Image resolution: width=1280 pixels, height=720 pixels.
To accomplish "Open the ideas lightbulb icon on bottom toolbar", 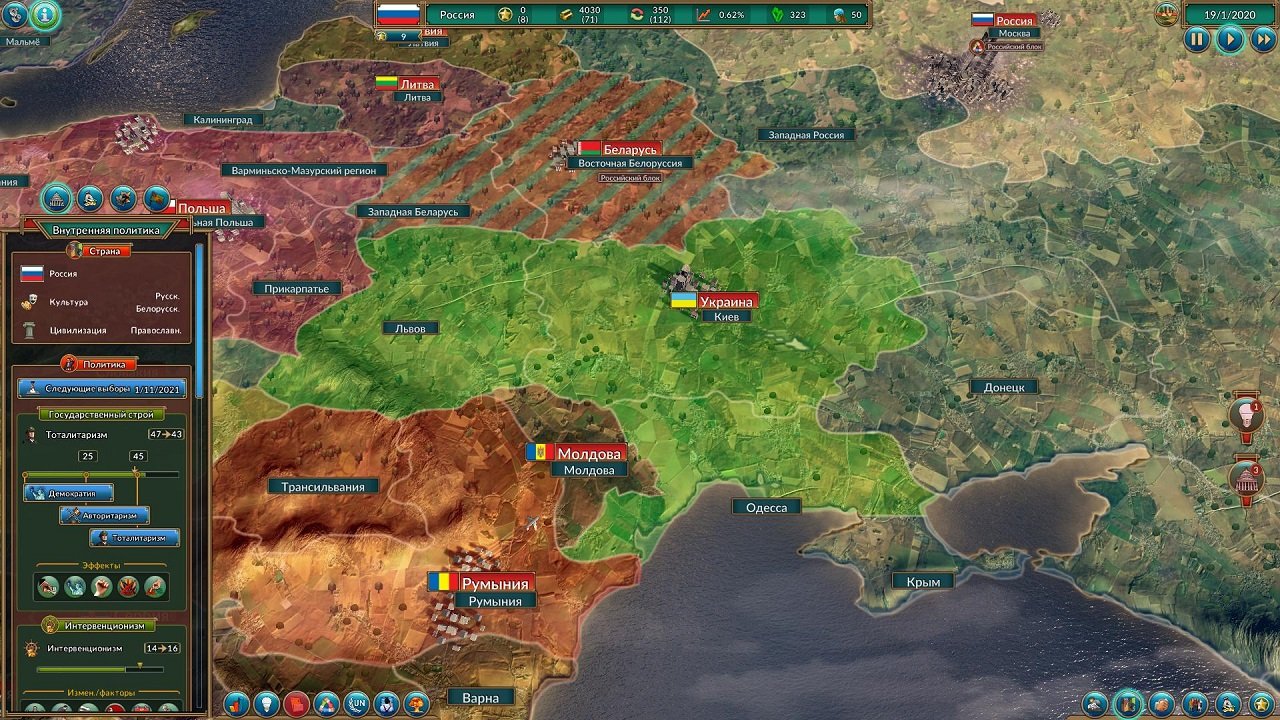I will 266,702.
